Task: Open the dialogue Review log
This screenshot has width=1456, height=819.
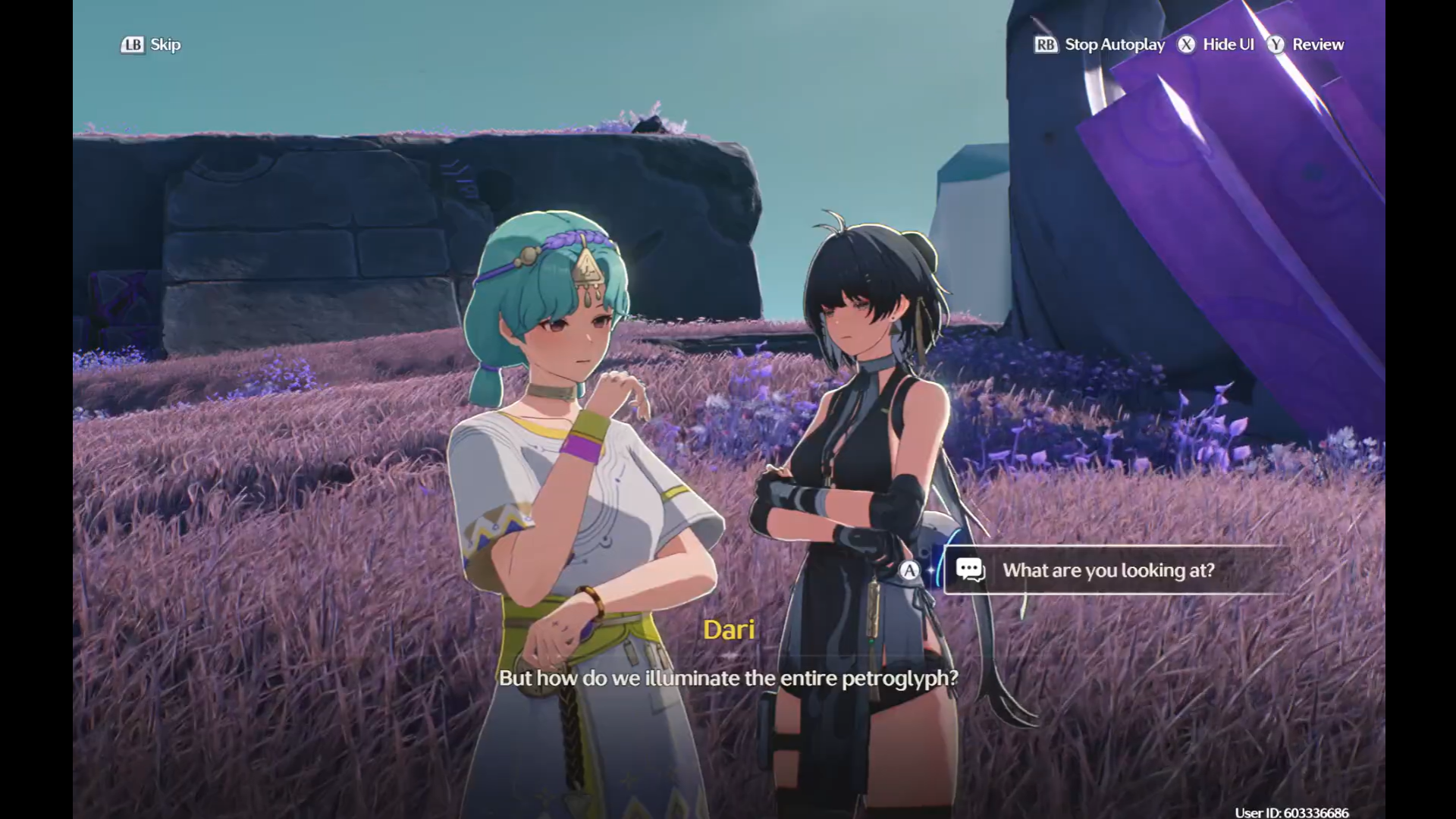Action: (x=1306, y=45)
